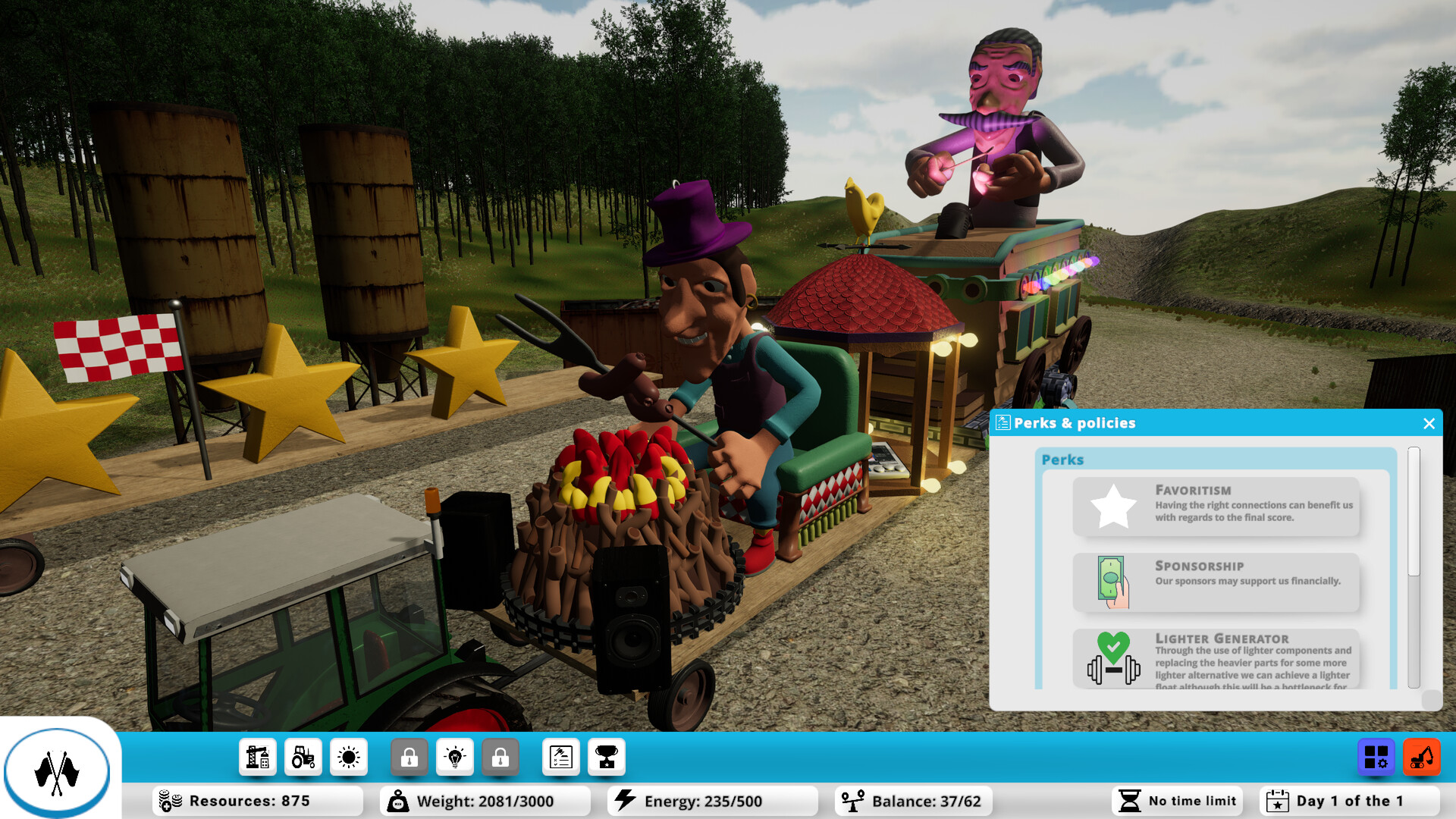Image resolution: width=1456 pixels, height=819 pixels.
Task: Select the Favoritism perk entry
Action: coord(1216,506)
